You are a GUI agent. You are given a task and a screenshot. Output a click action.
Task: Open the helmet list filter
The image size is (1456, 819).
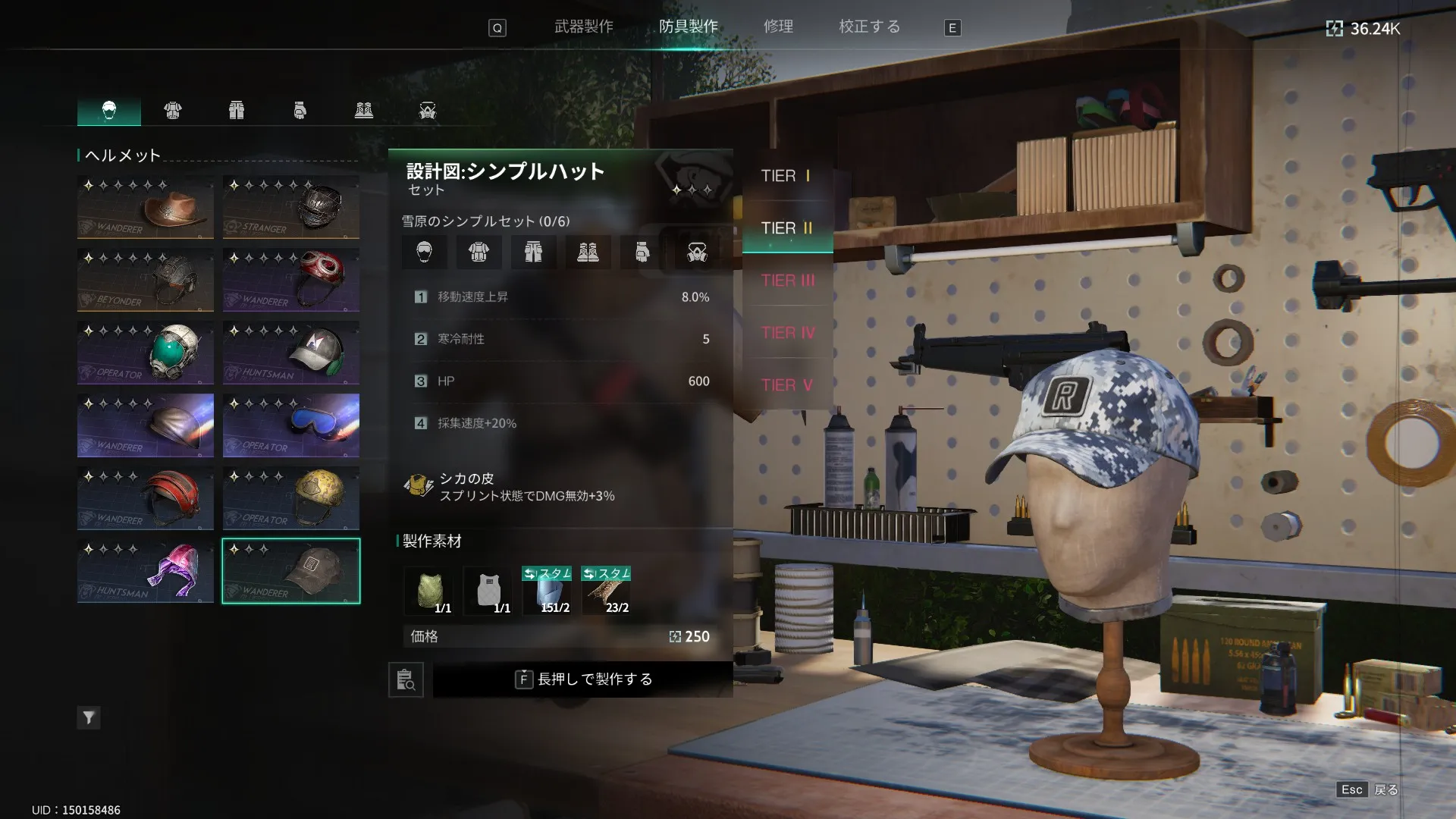coord(89,717)
